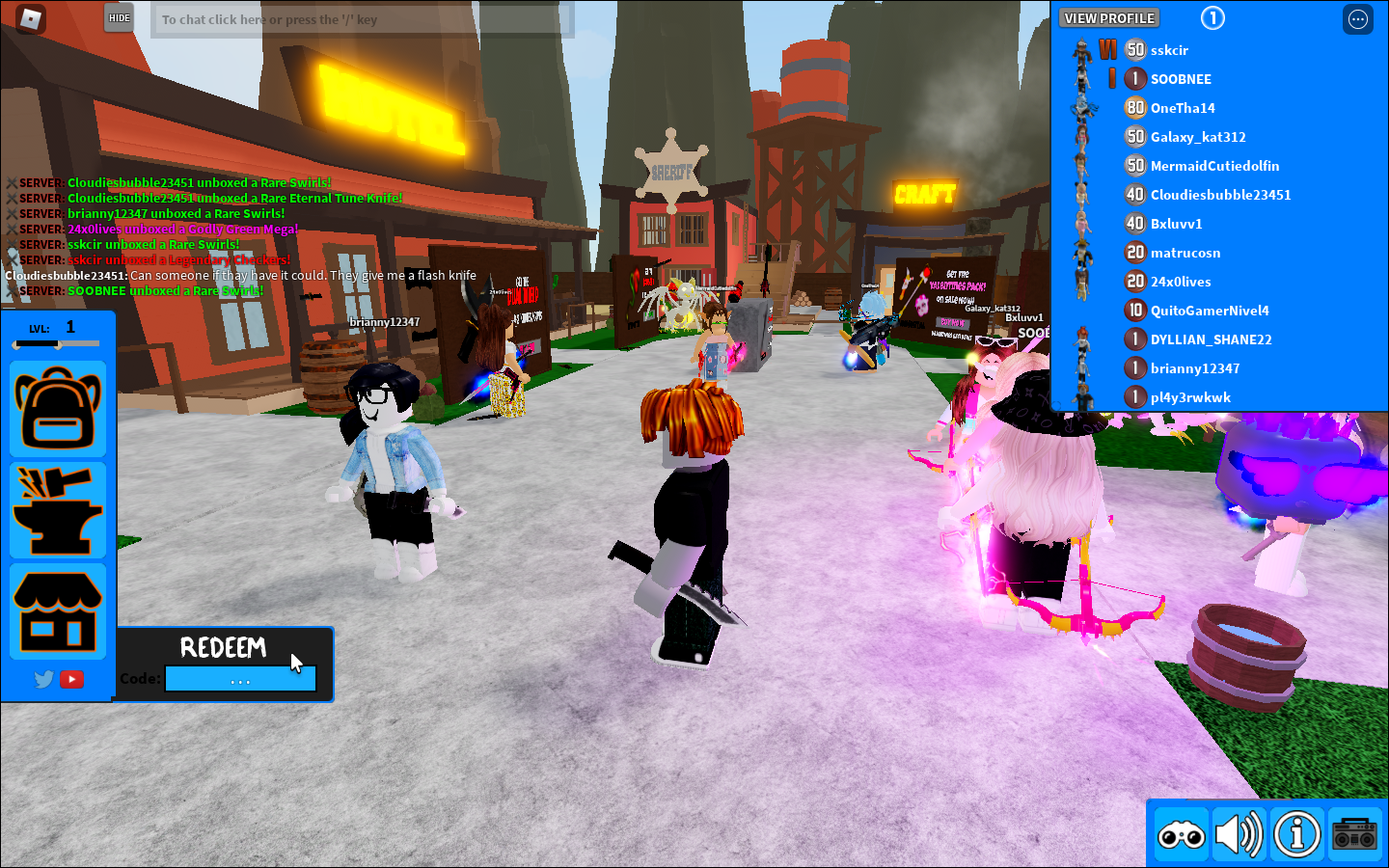Screen dimensions: 1389x868
Task: Click the VIEW PROFILE button
Action: coord(1109,17)
